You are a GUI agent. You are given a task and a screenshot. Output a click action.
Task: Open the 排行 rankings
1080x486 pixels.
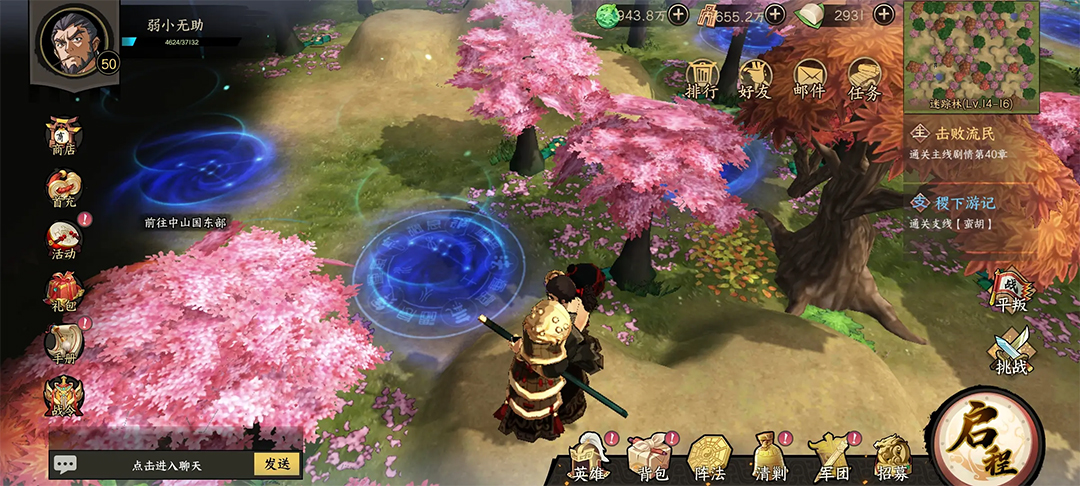(x=702, y=77)
